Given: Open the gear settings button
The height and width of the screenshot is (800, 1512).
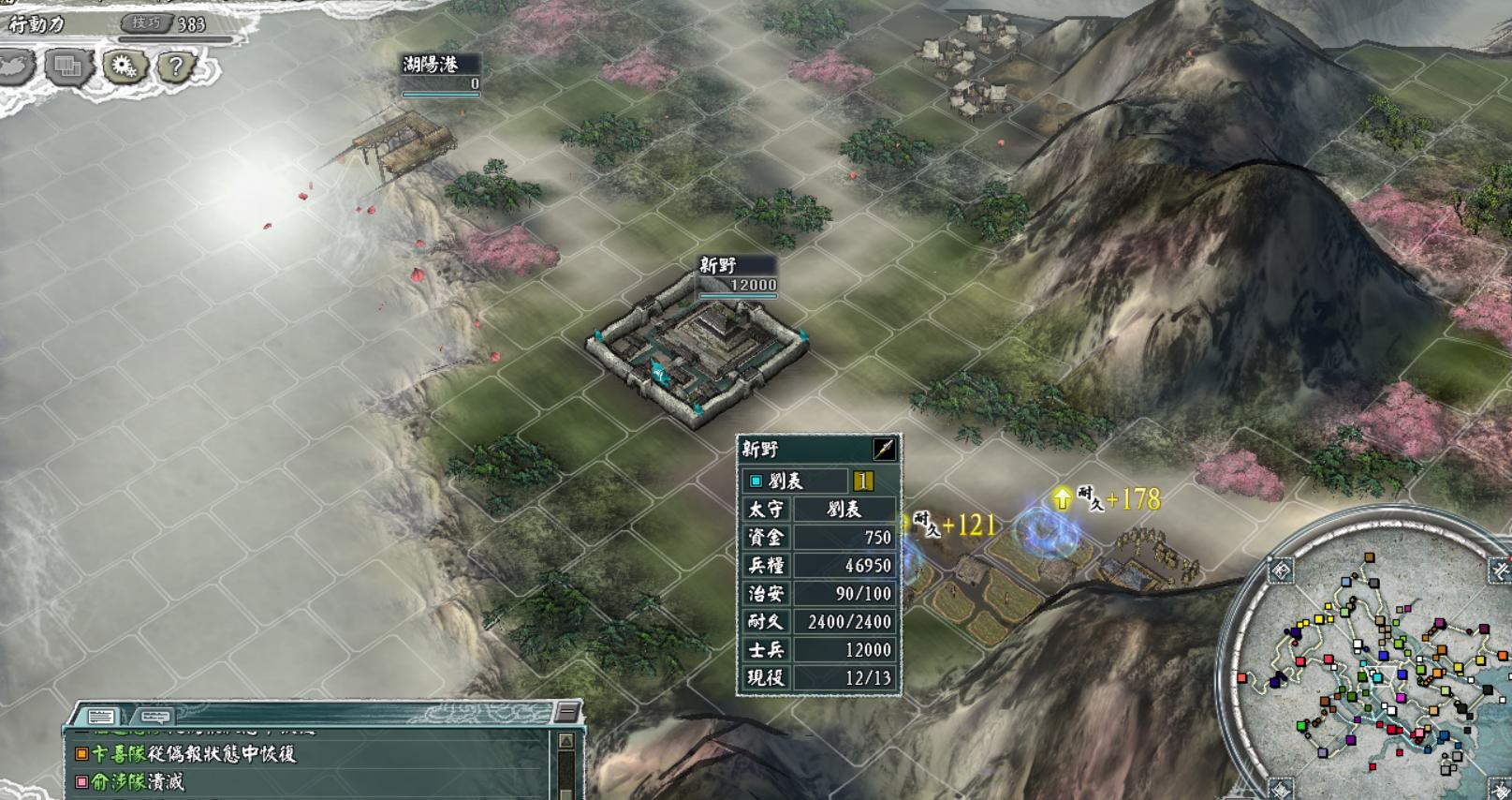Looking at the screenshot, I should (x=124, y=67).
